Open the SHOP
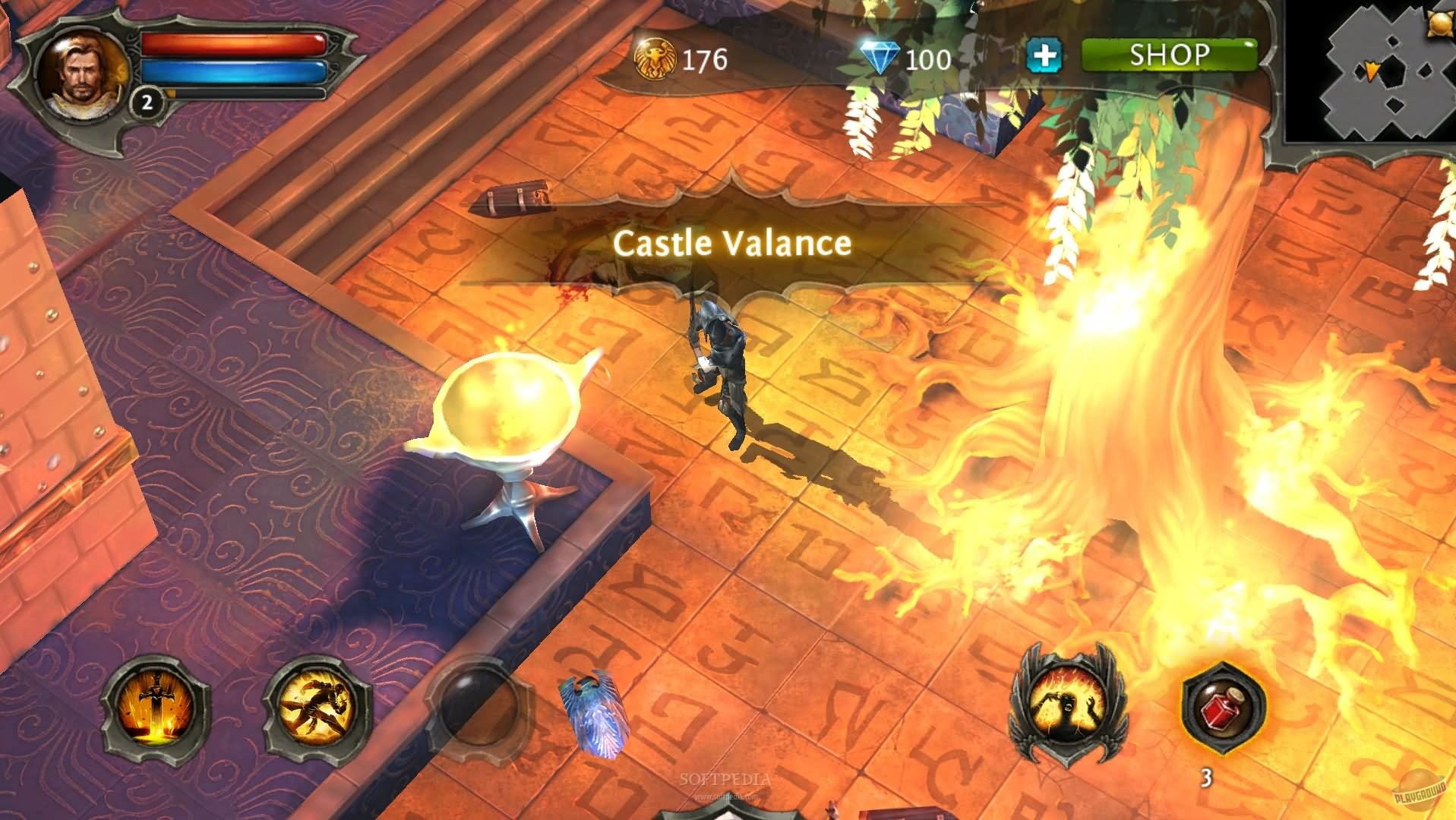This screenshot has width=1456, height=820. coord(1170,55)
